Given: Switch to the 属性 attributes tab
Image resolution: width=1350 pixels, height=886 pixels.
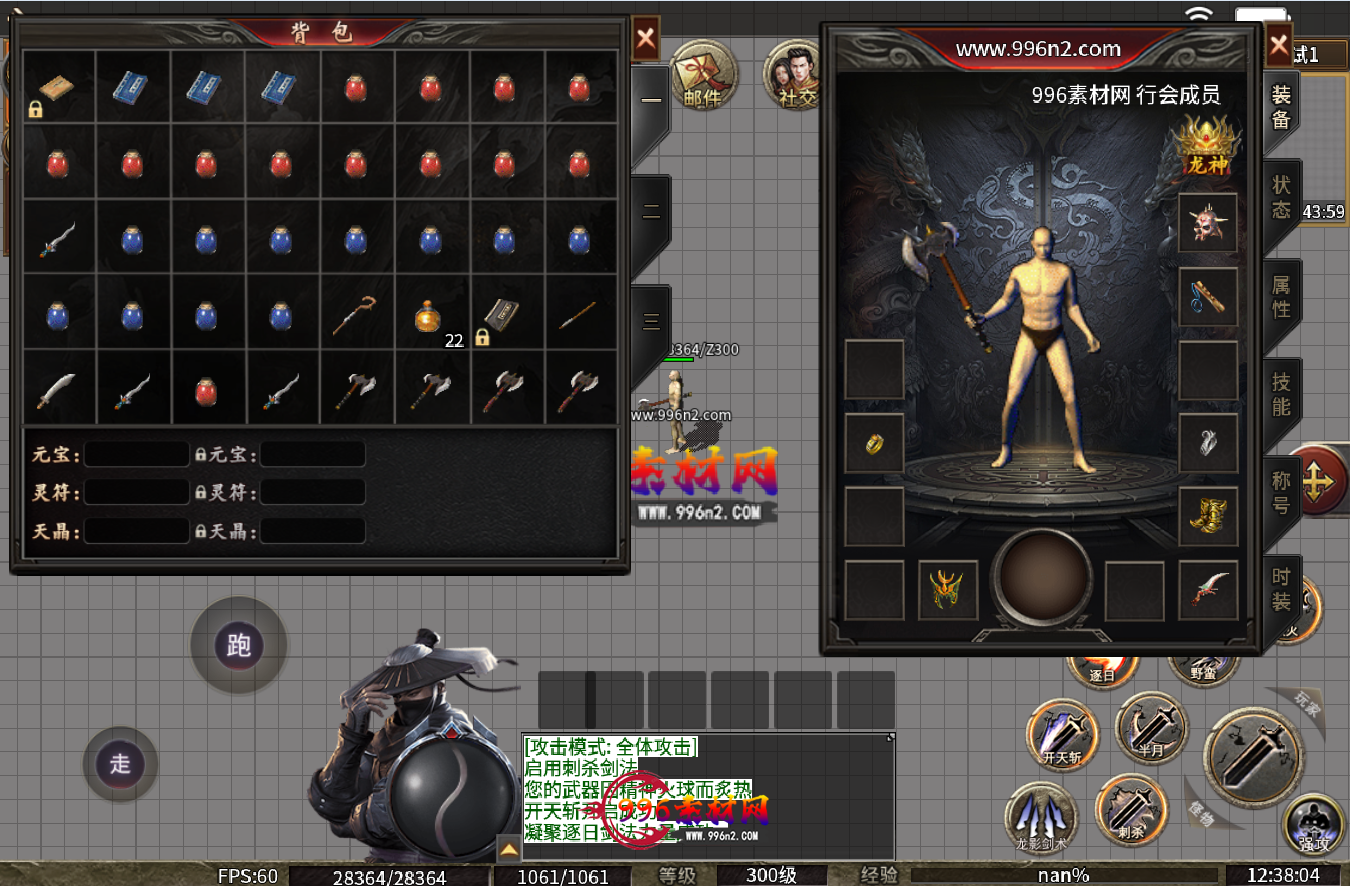Looking at the screenshot, I should [1281, 297].
